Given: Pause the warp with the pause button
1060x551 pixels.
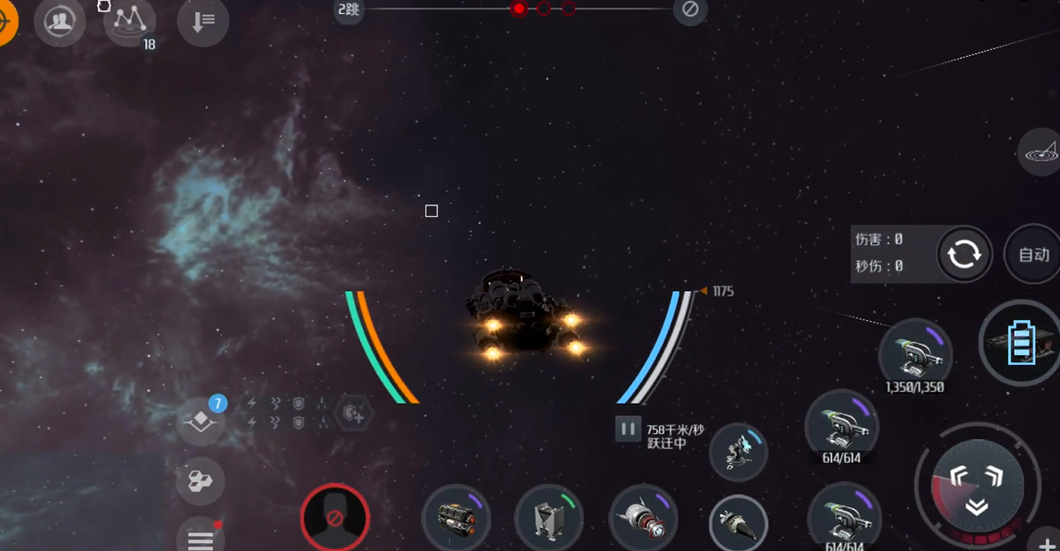Looking at the screenshot, I should pos(627,429).
